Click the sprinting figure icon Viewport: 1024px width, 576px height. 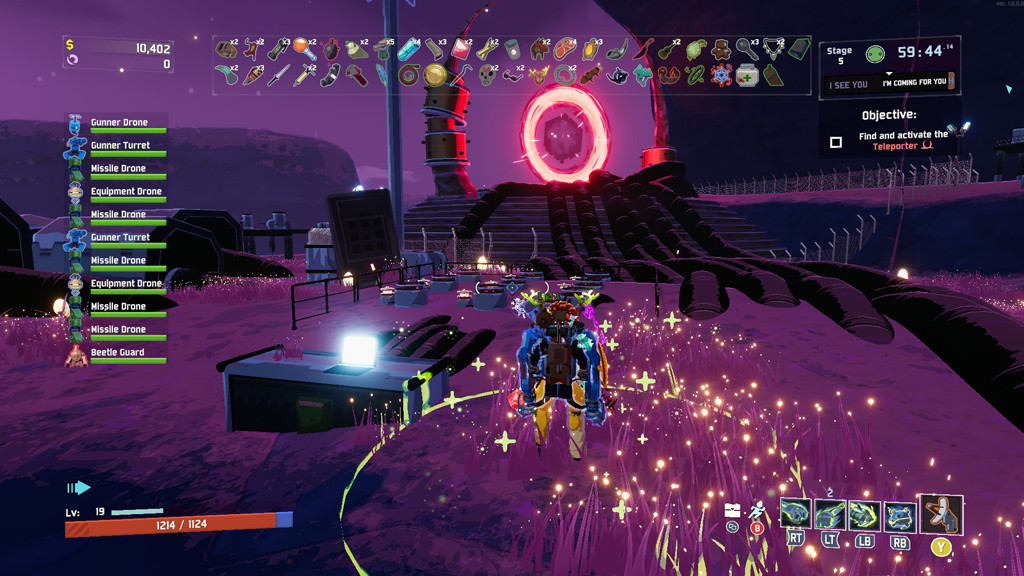click(757, 510)
